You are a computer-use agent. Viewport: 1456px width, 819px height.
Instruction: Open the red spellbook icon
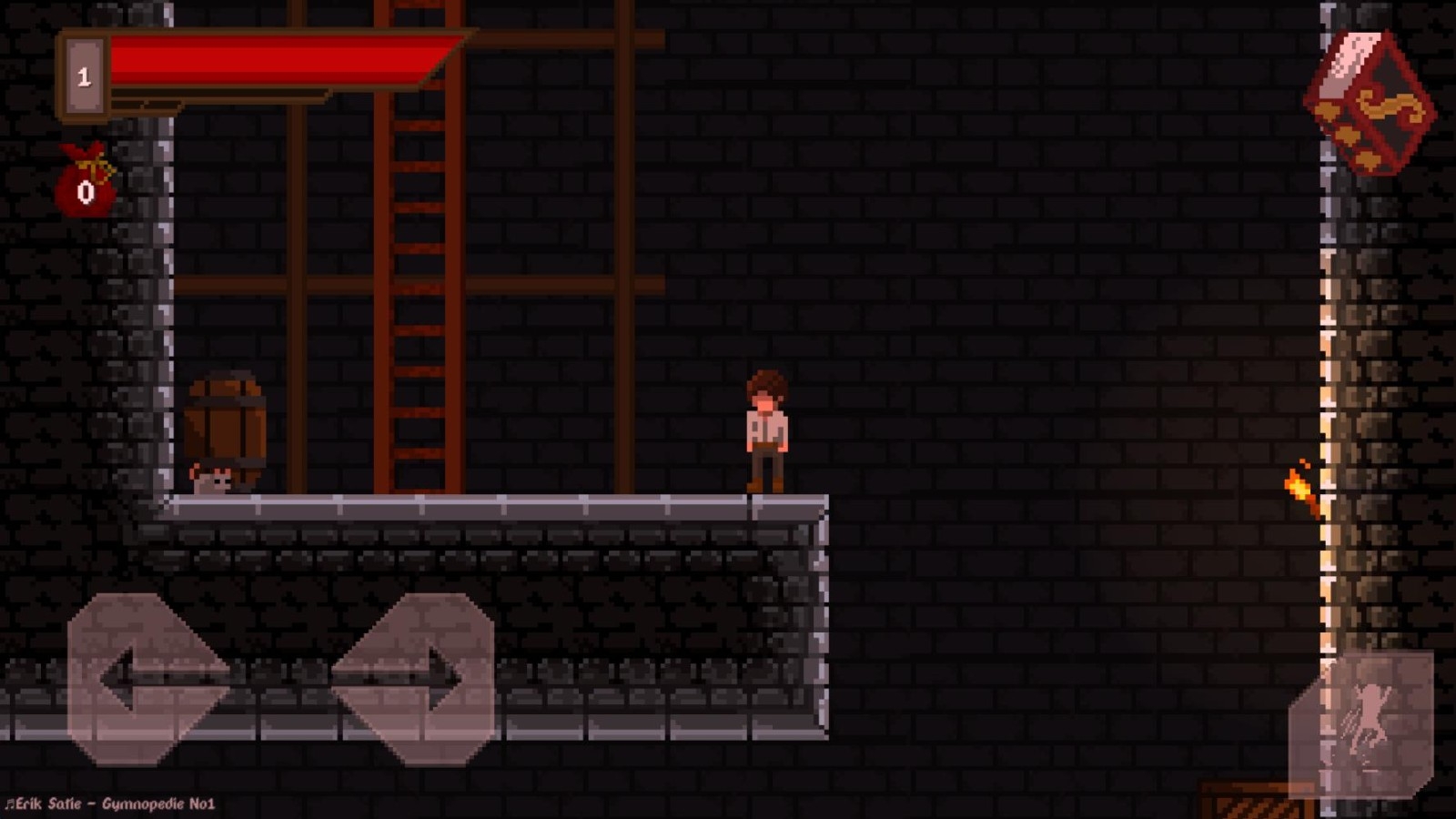click(x=1370, y=104)
